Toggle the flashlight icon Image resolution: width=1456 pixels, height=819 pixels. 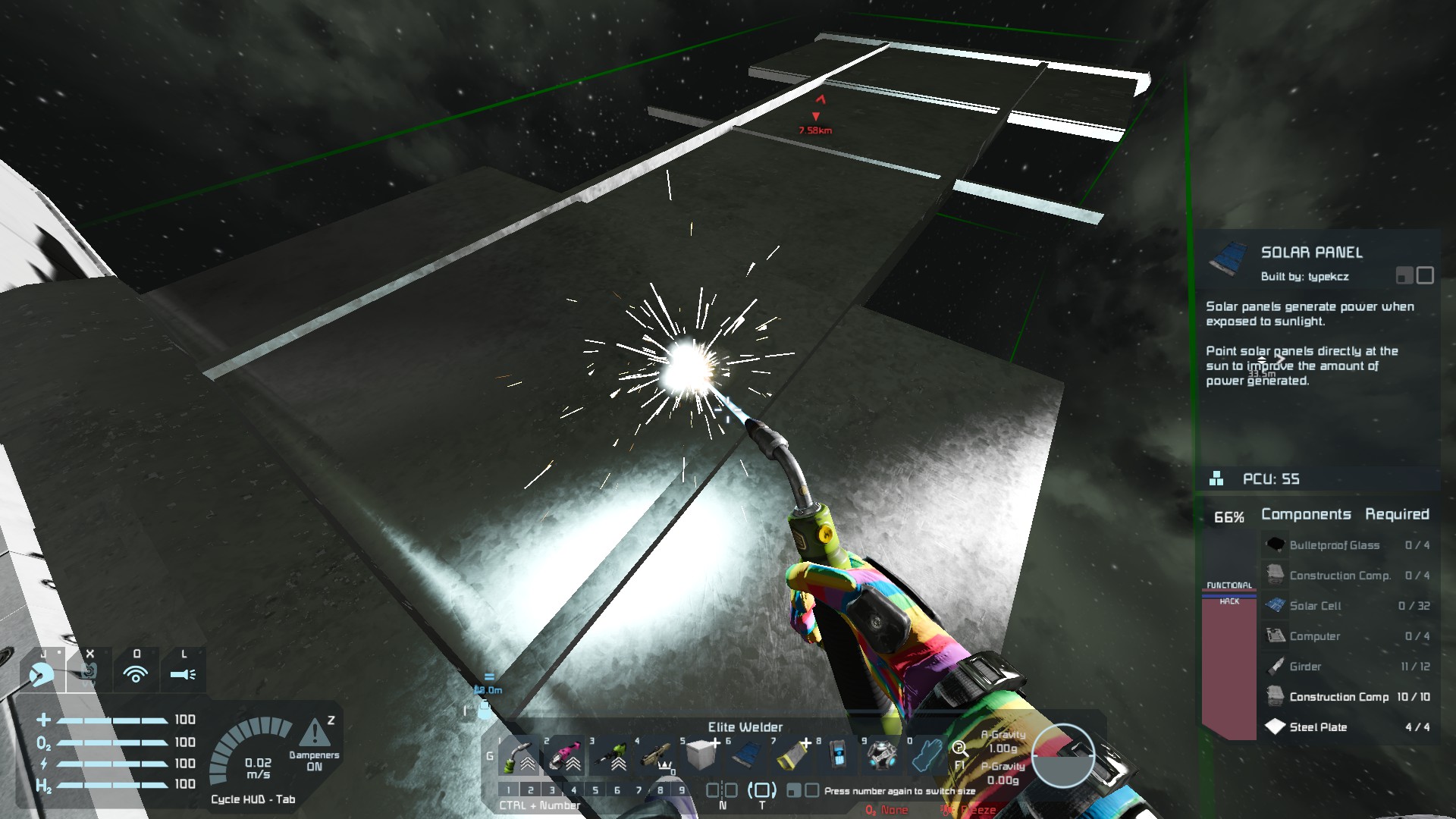point(183,673)
